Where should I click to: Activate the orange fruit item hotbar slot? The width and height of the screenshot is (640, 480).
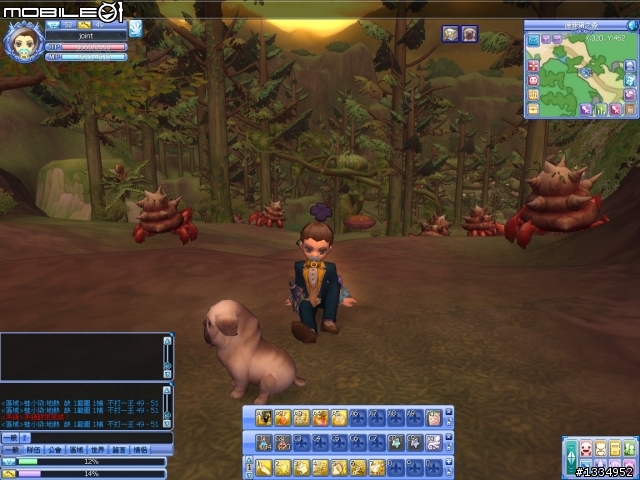282,417
